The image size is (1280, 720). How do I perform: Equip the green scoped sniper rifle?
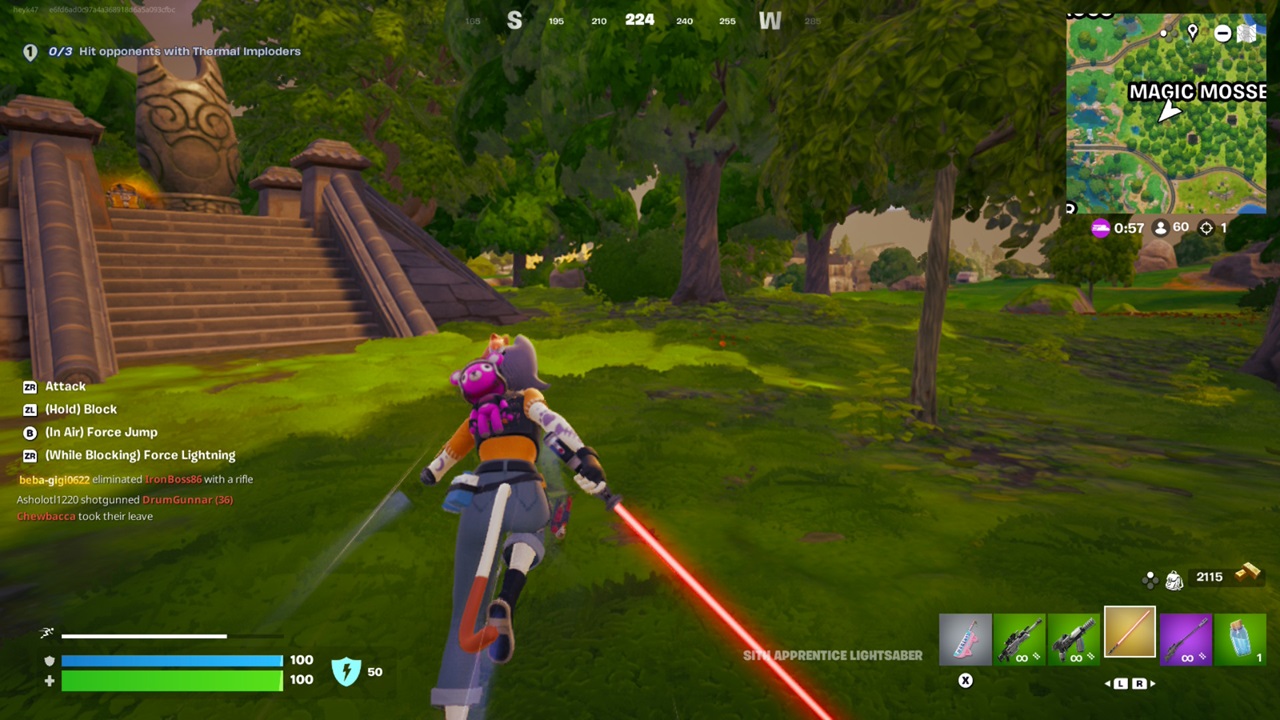click(1020, 640)
